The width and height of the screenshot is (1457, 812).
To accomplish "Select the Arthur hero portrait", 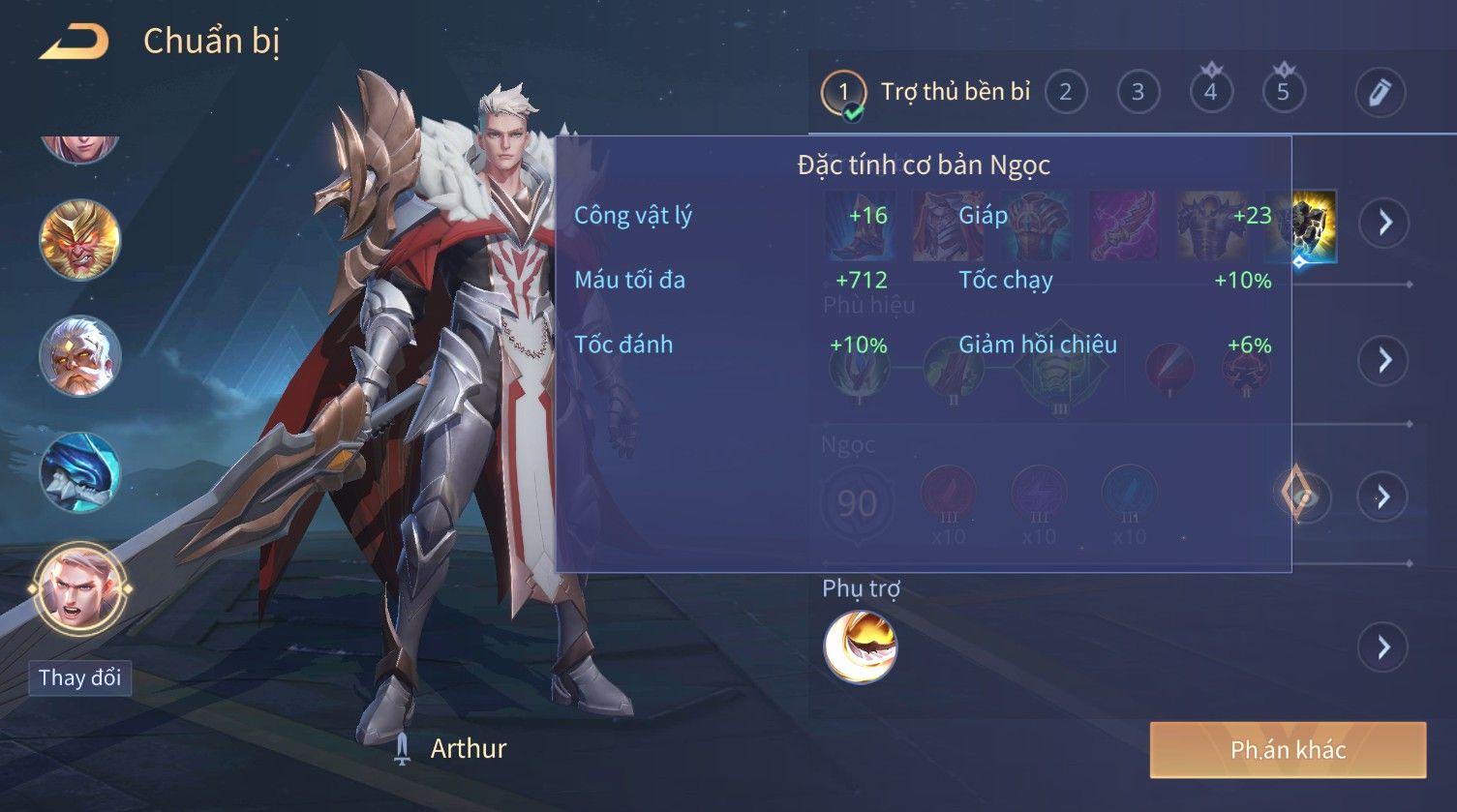I will [x=80, y=588].
